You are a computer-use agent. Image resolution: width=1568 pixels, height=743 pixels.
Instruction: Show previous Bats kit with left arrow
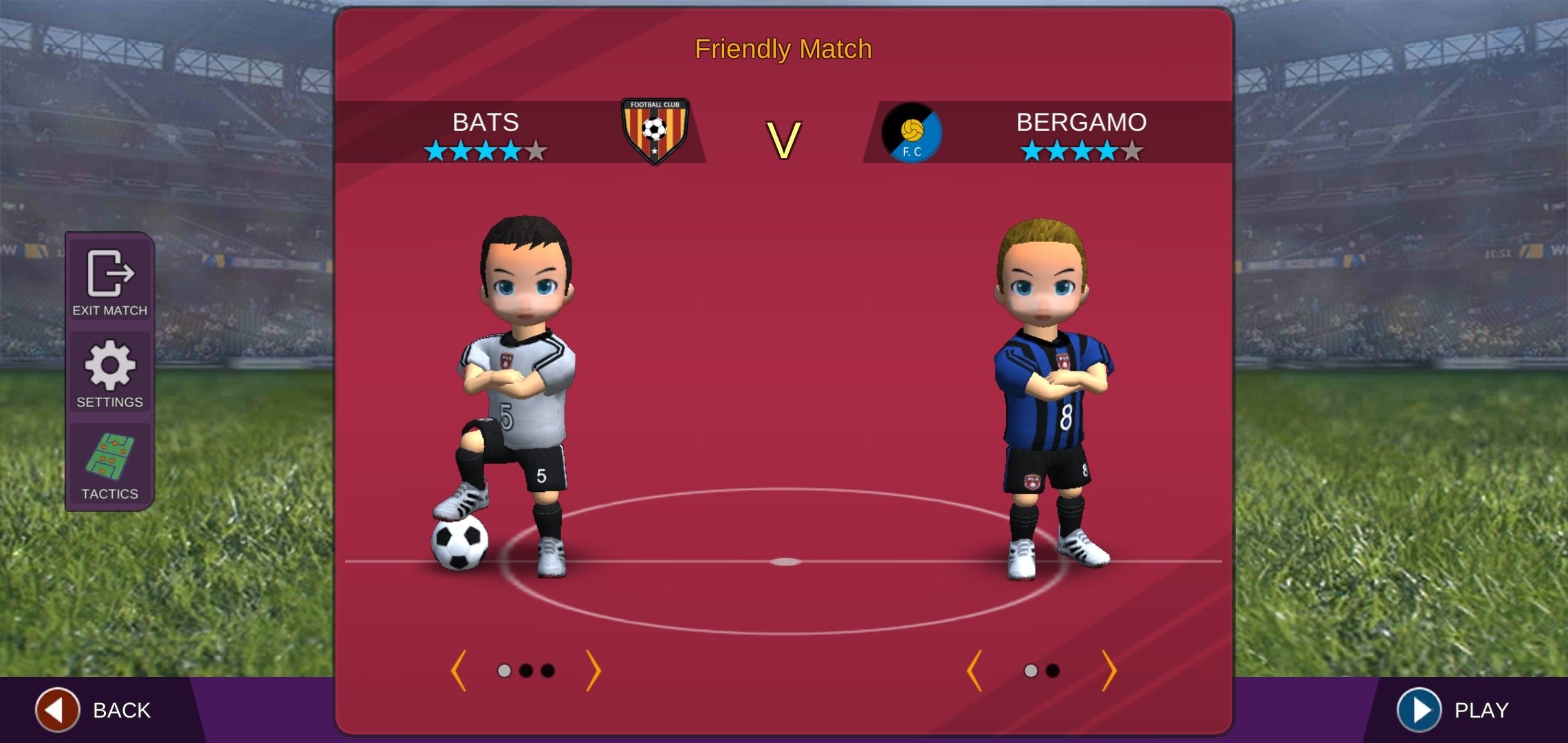point(459,670)
